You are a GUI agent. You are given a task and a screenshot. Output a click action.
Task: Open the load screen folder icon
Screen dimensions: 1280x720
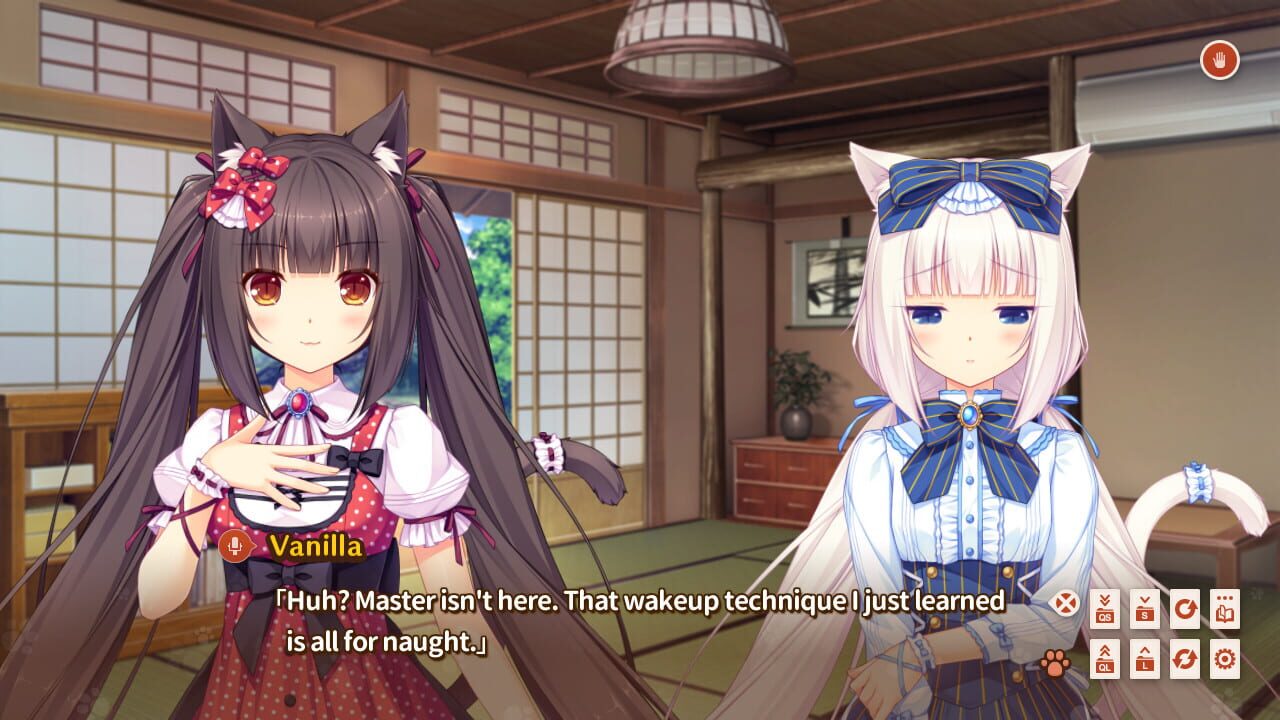click(1145, 658)
